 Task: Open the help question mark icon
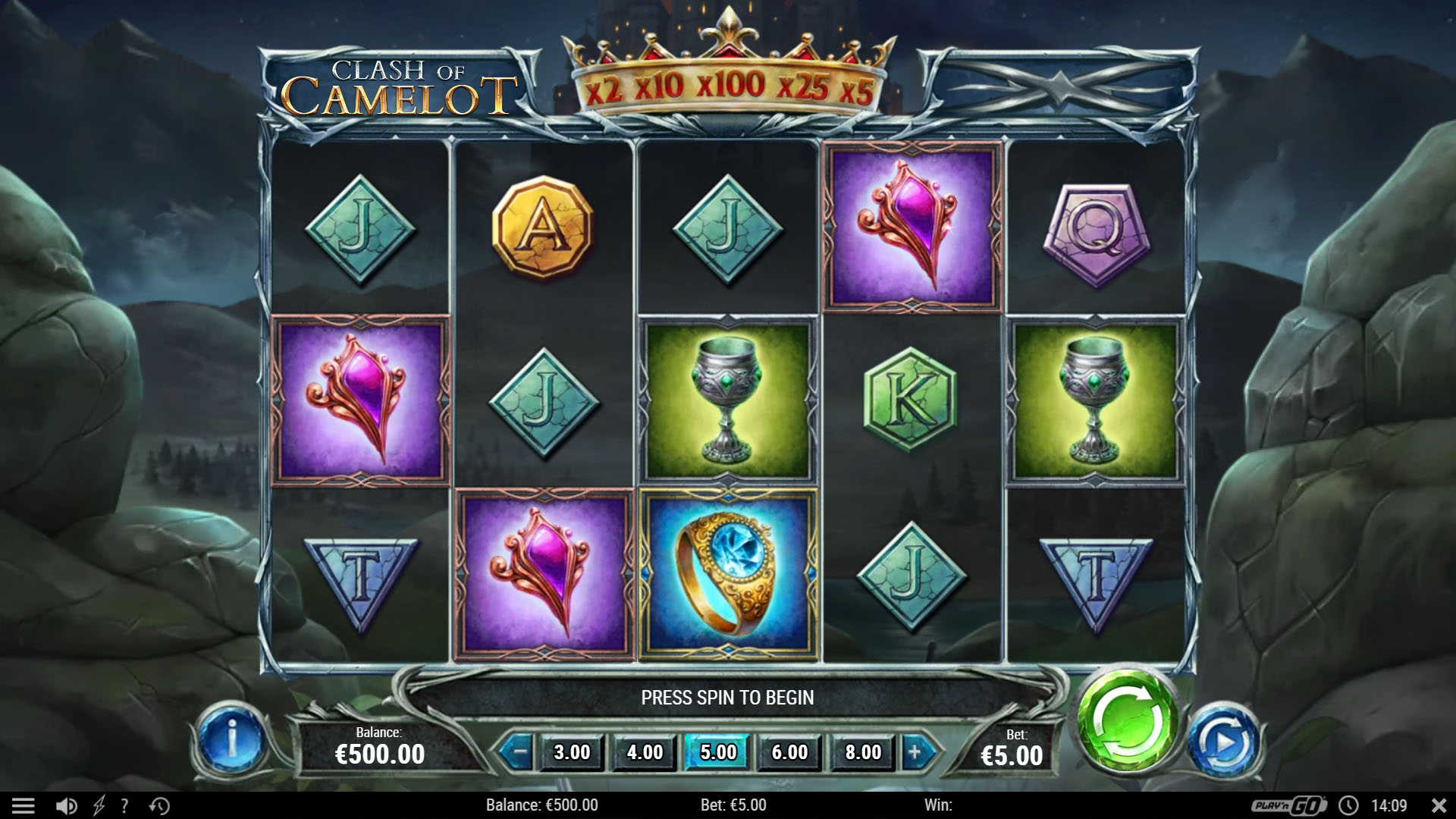click(x=125, y=805)
